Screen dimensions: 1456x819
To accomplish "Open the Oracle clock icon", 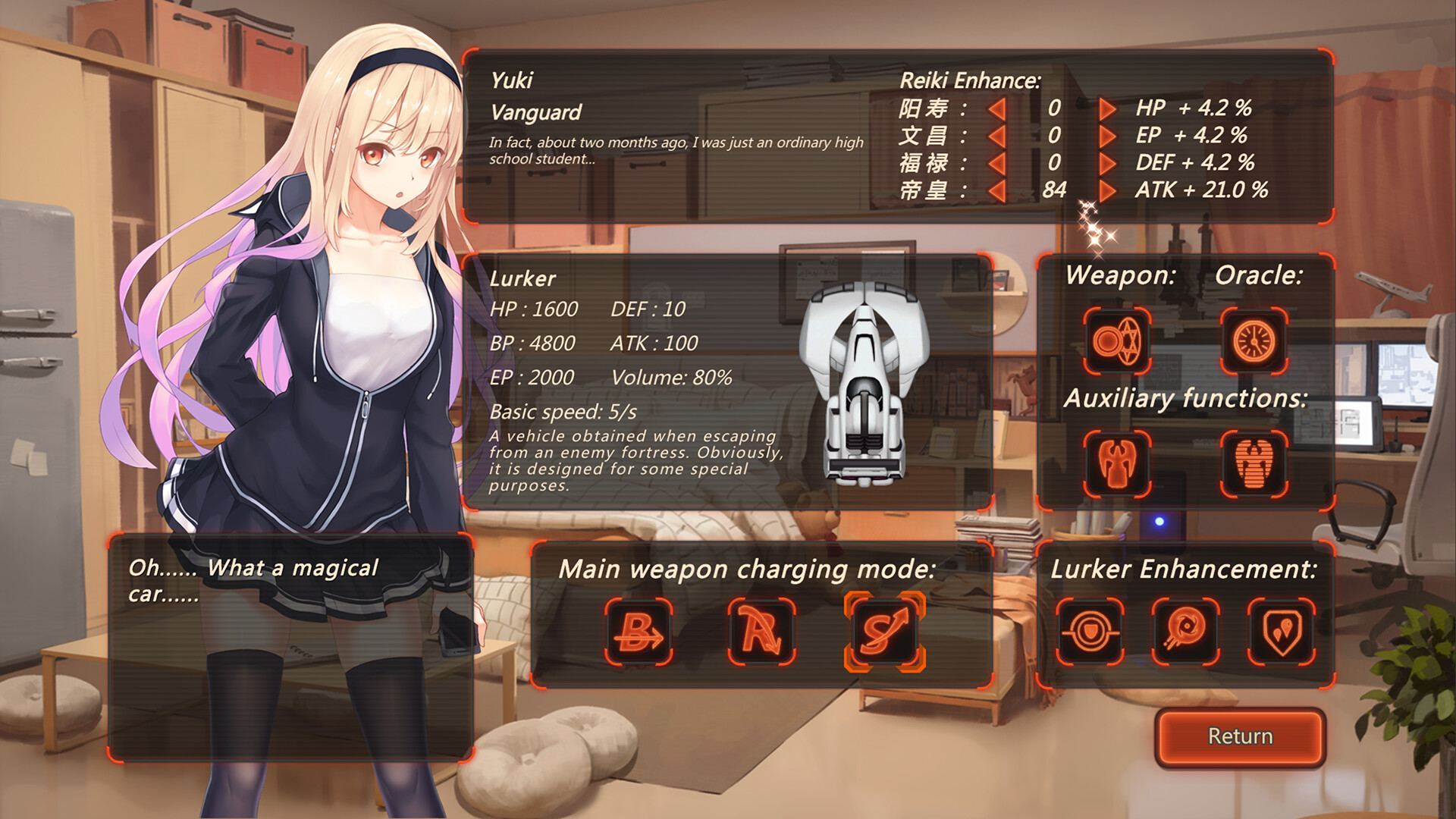I will [x=1254, y=341].
